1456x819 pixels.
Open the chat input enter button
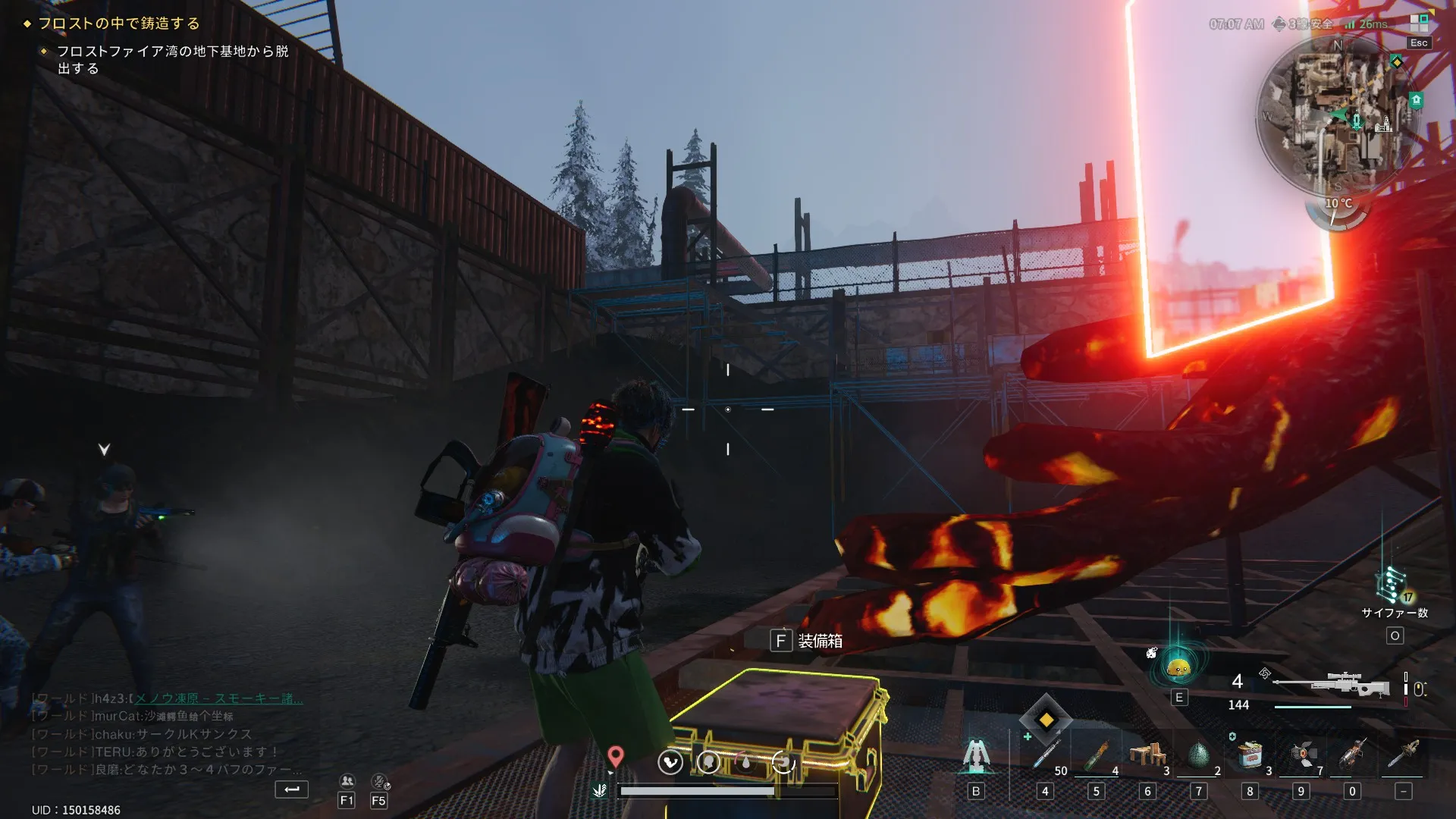[x=291, y=789]
